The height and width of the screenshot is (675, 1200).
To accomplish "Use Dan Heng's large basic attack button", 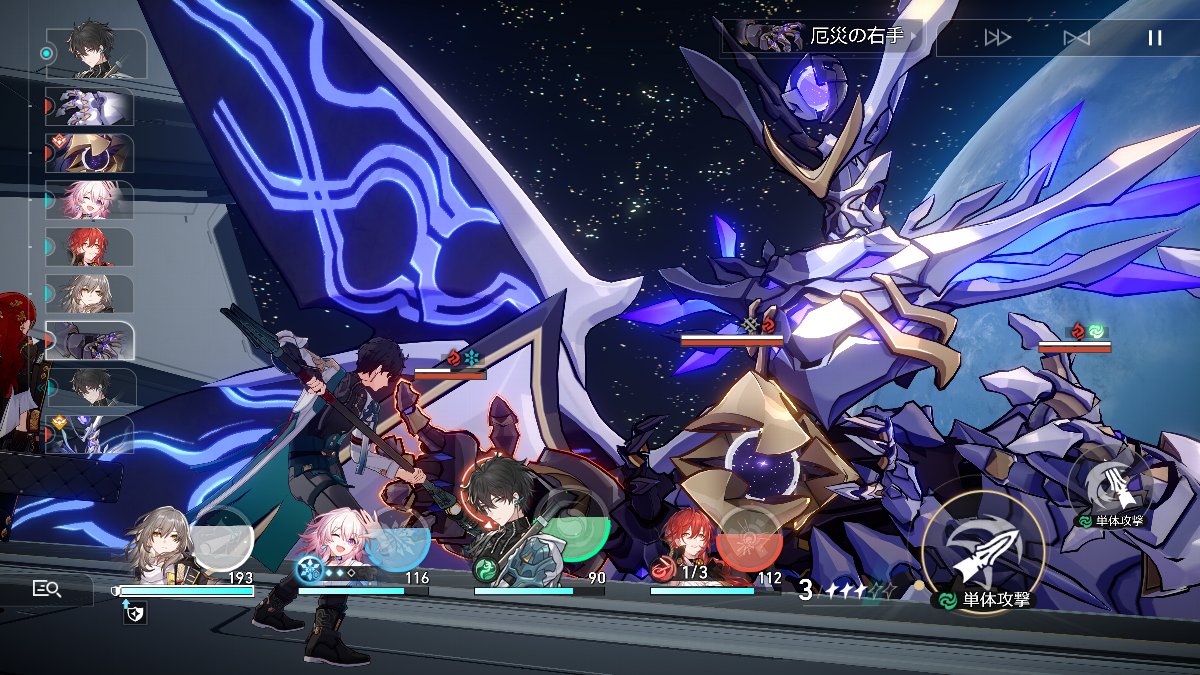I will 983,552.
